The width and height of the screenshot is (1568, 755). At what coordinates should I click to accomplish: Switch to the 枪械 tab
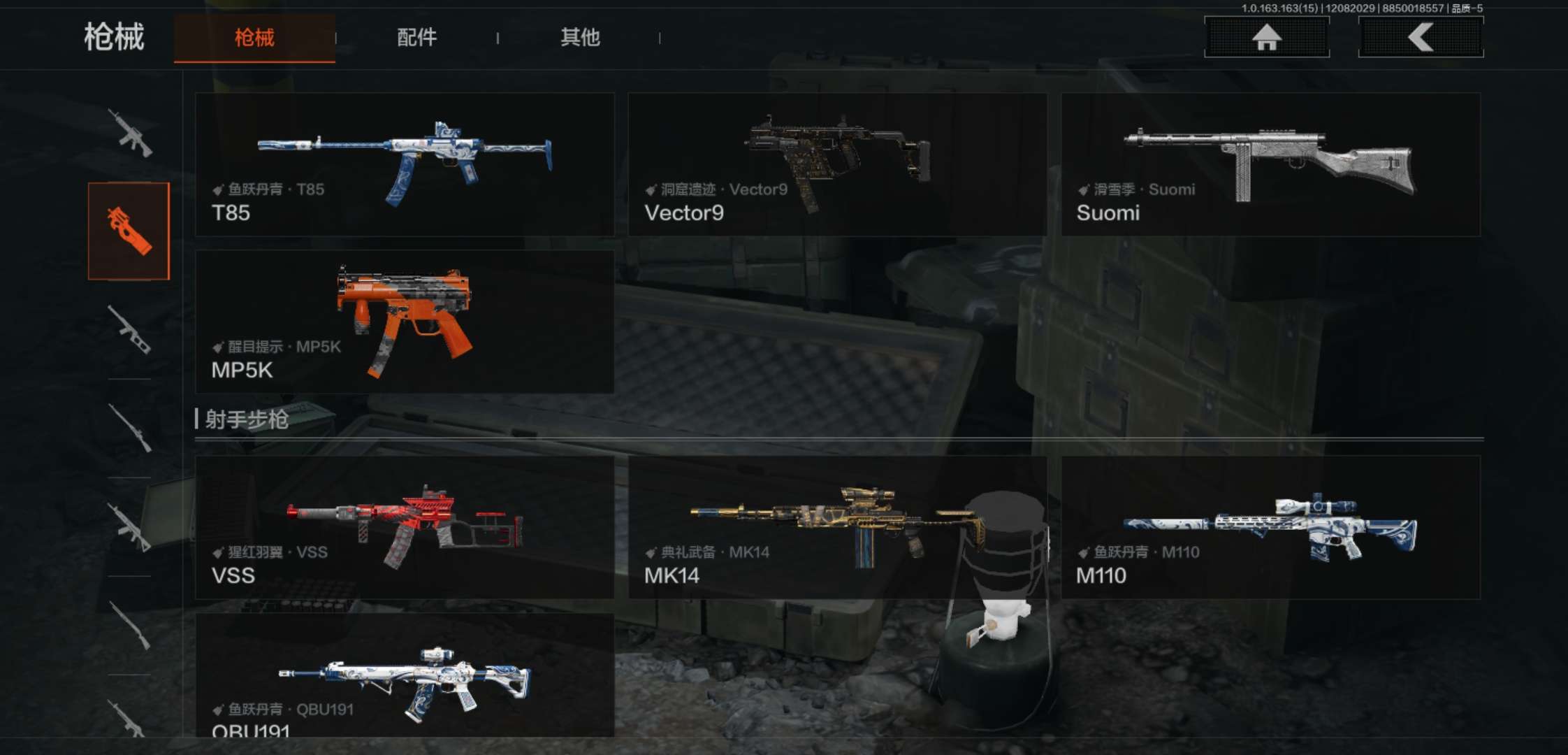pyautogui.click(x=254, y=38)
